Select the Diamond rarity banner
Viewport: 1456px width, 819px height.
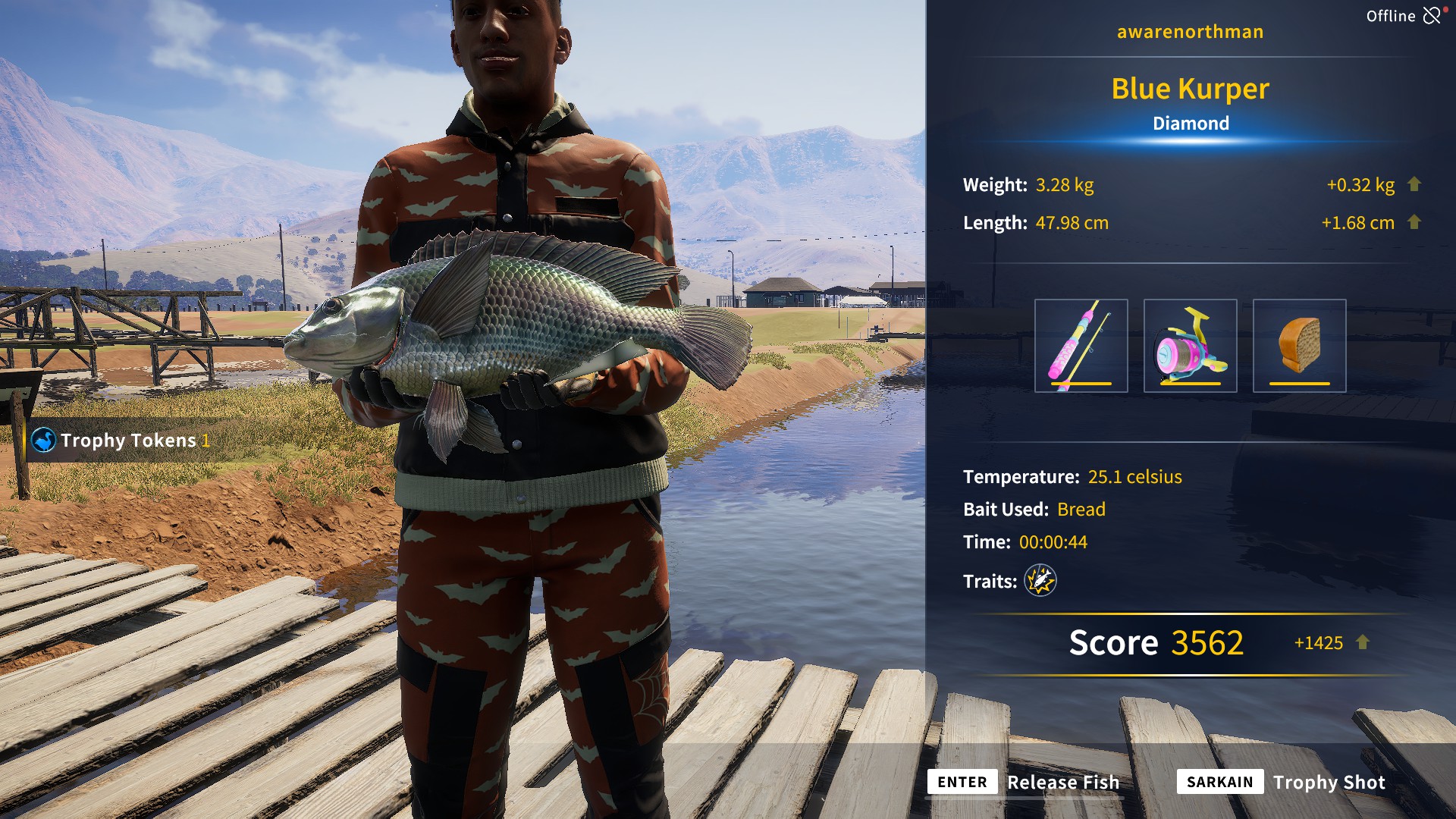tap(1191, 123)
